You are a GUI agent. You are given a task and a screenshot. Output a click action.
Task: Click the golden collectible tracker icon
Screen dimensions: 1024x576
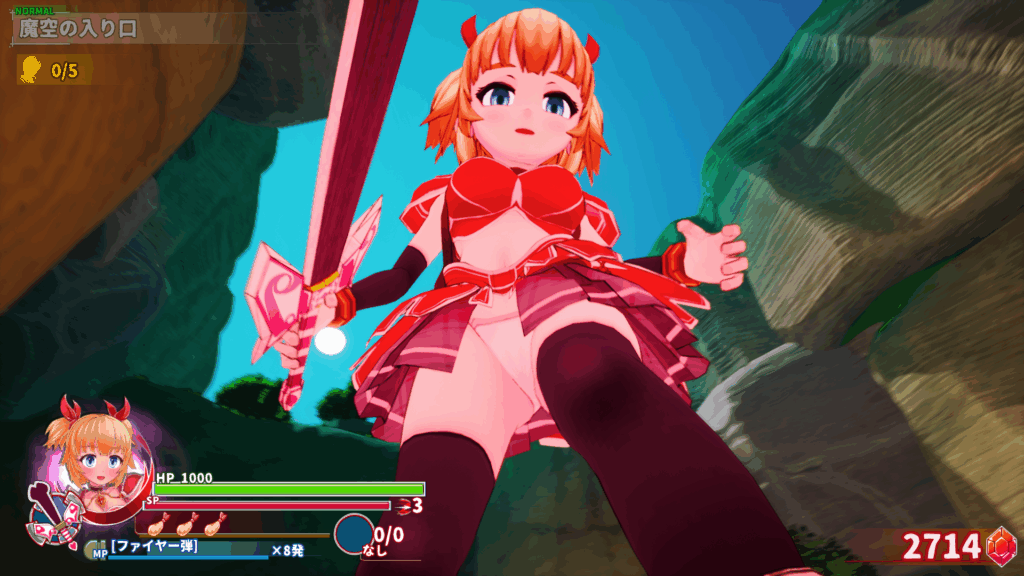click(x=31, y=69)
